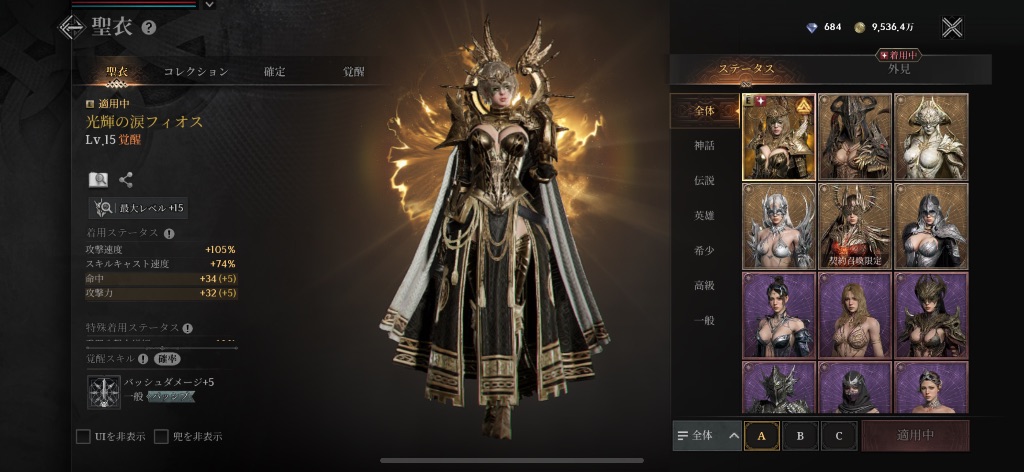1024x472 pixels.
Task: Choose the 希少 rarity filter
Action: [705, 250]
